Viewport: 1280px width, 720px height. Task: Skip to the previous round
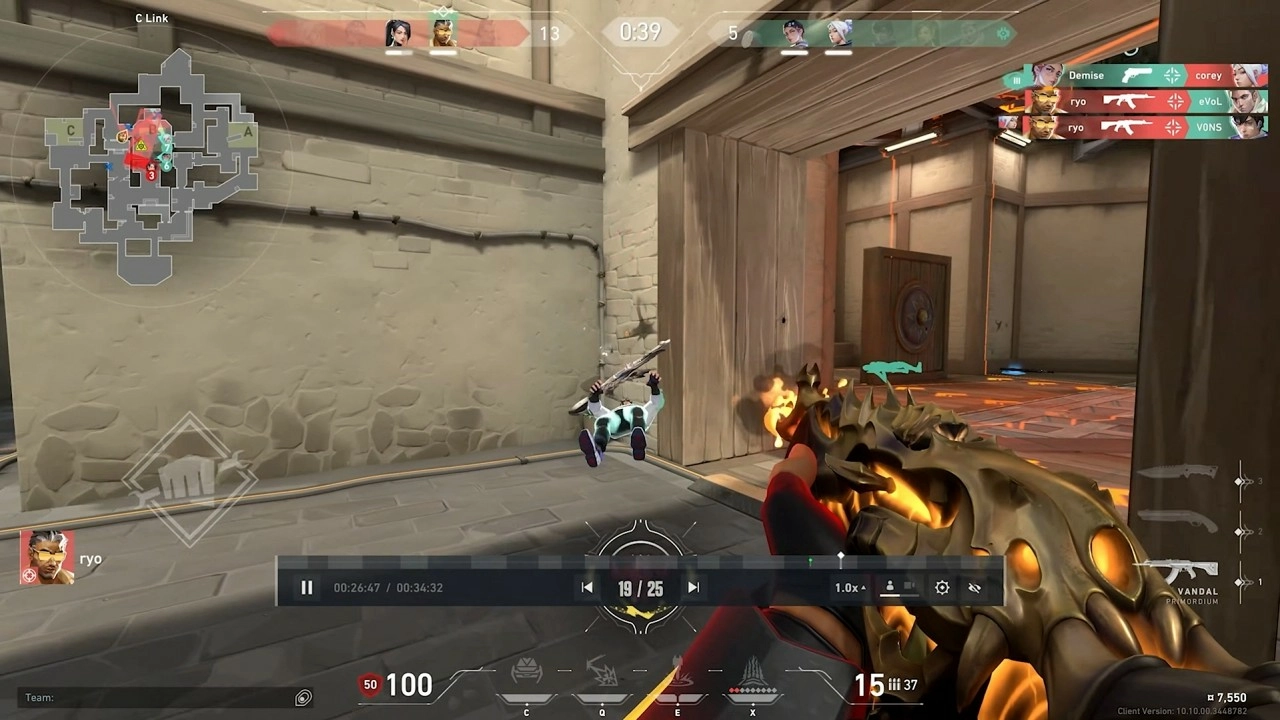pos(587,588)
